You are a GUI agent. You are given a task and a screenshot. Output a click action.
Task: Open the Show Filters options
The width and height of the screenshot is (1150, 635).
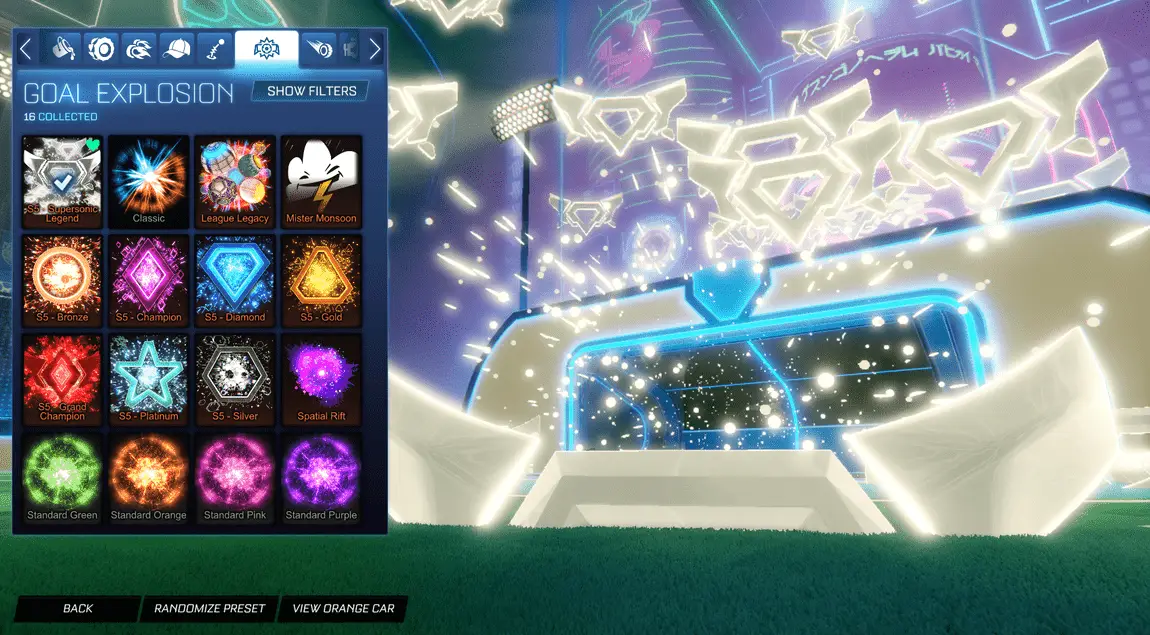[x=311, y=91]
